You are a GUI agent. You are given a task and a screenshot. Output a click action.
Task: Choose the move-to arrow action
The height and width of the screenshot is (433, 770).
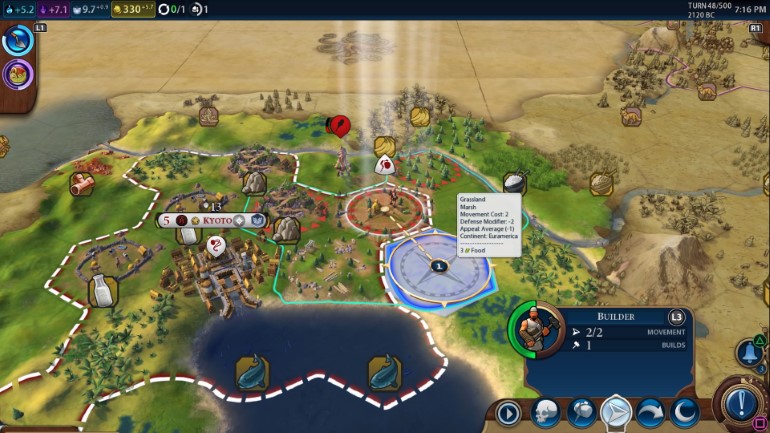coord(614,411)
